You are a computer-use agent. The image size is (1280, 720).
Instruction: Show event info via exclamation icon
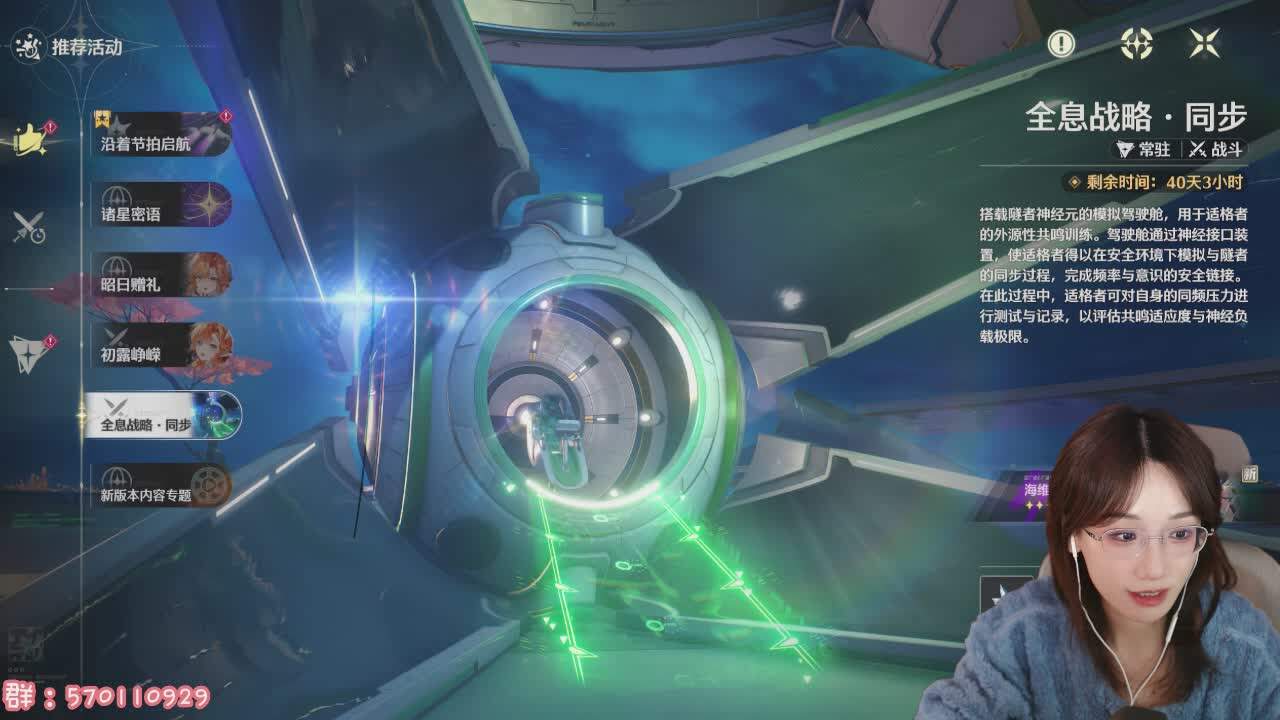click(x=1061, y=43)
